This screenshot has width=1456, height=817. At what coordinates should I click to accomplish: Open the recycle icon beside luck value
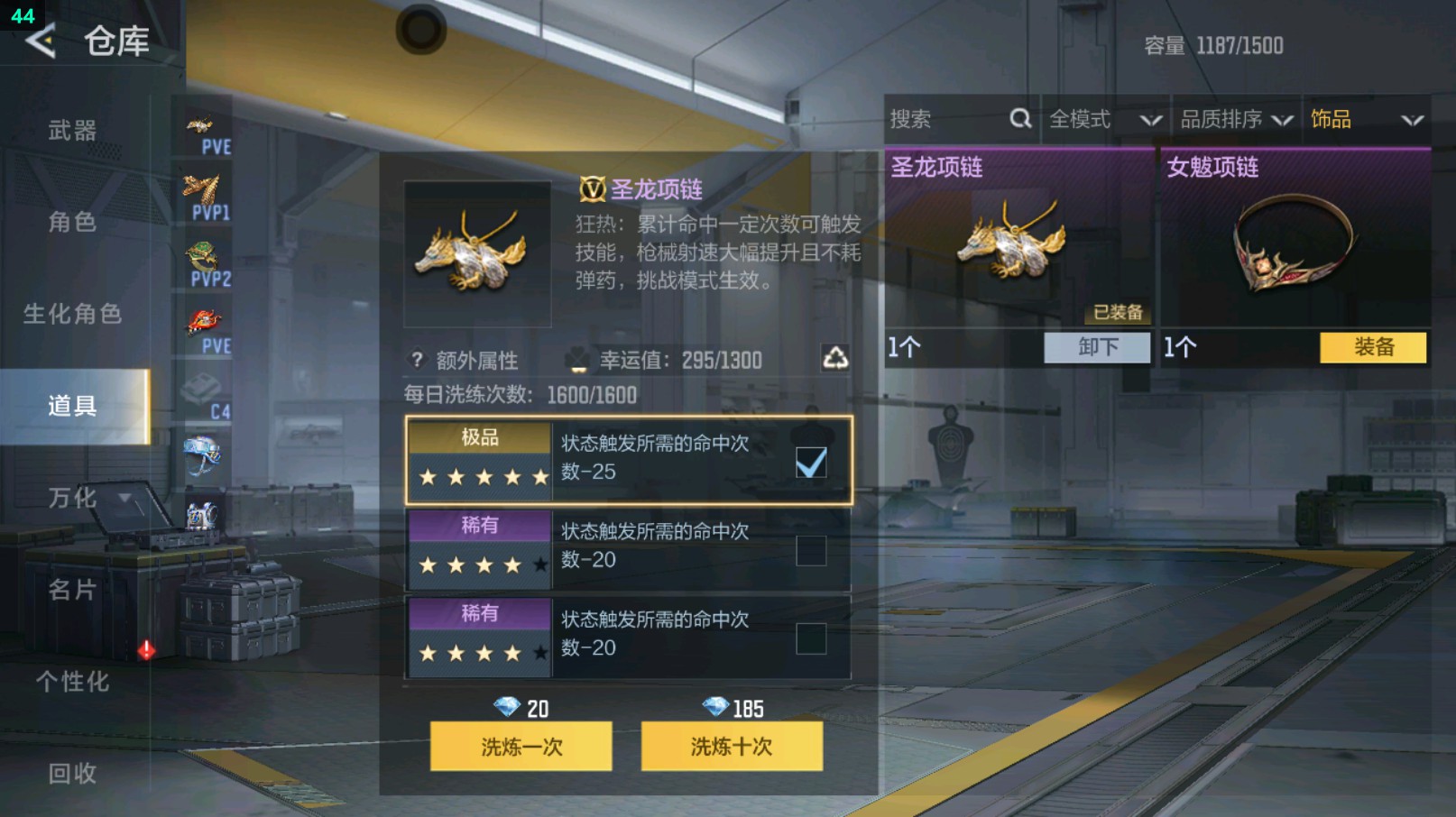tap(836, 359)
